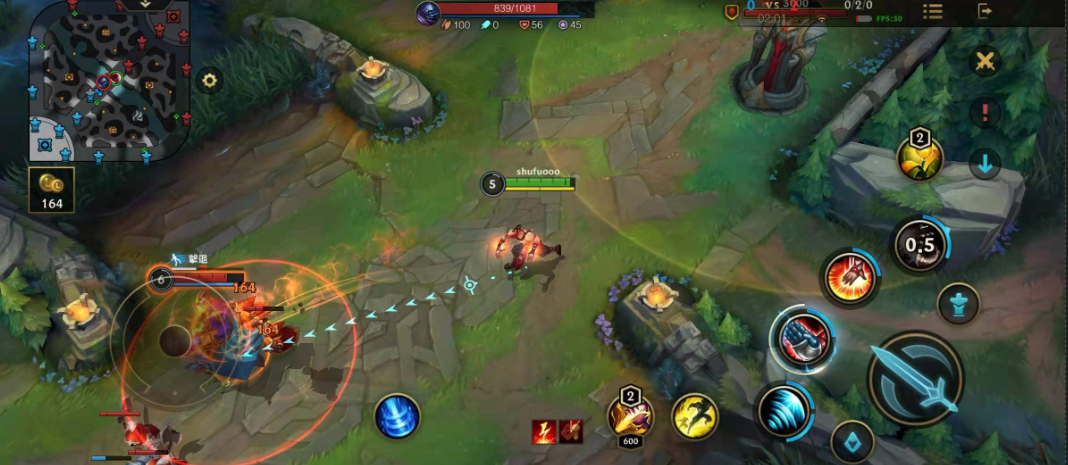Send the blue down-arrow ping
The height and width of the screenshot is (465, 1068).
[985, 164]
